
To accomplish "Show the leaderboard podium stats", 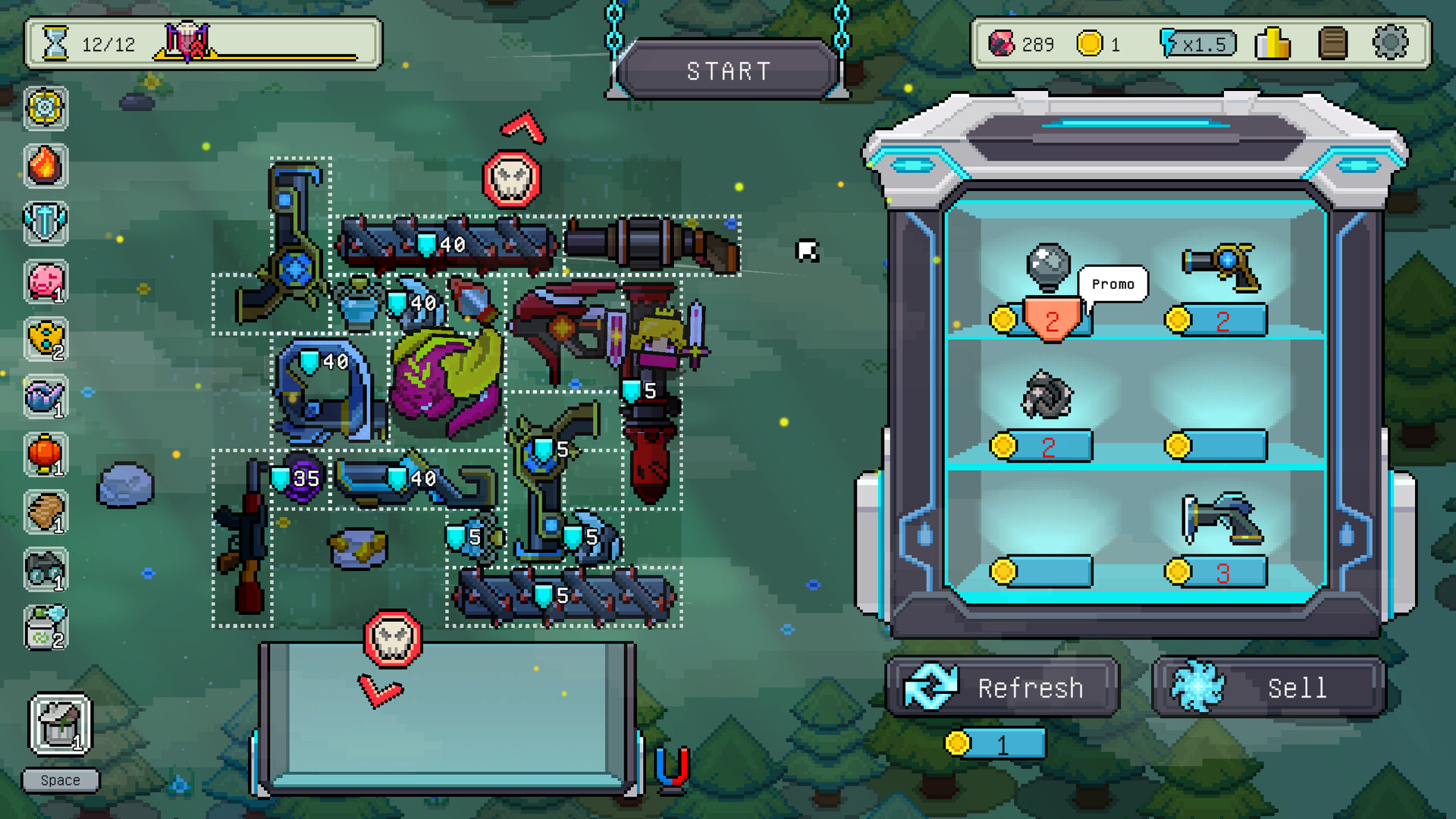I will (1272, 43).
